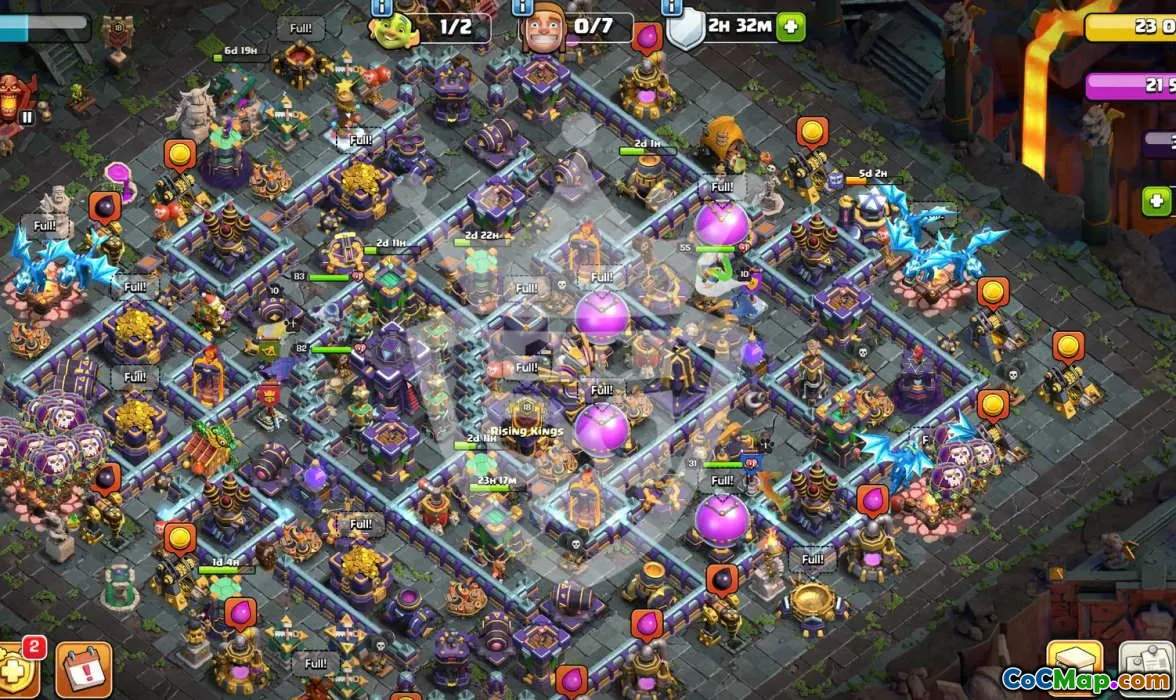Tap green plus beside the shield timer
Image resolution: width=1176 pixels, height=700 pixels.
(x=791, y=27)
